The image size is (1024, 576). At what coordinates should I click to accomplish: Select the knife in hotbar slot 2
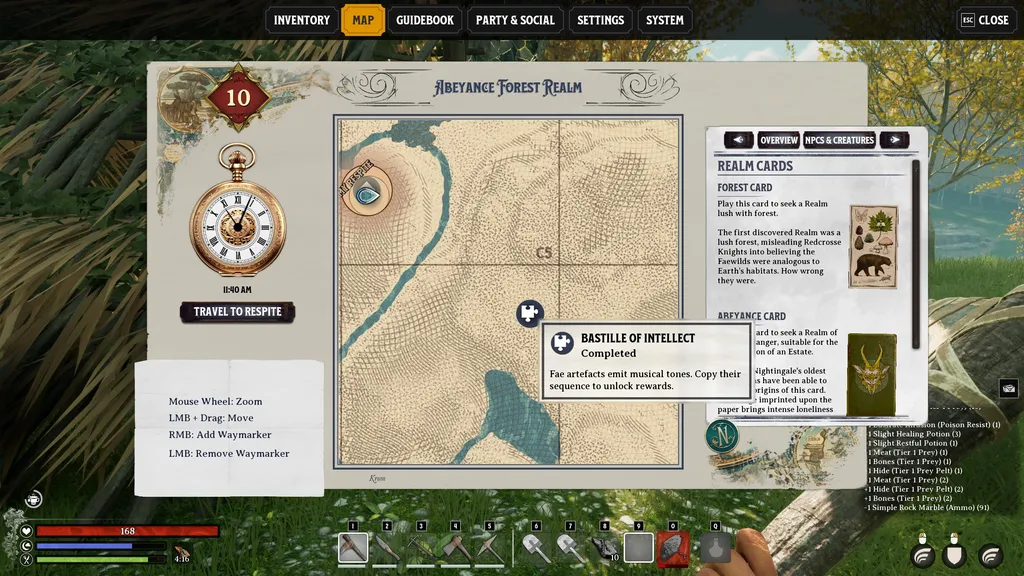pyautogui.click(x=387, y=547)
